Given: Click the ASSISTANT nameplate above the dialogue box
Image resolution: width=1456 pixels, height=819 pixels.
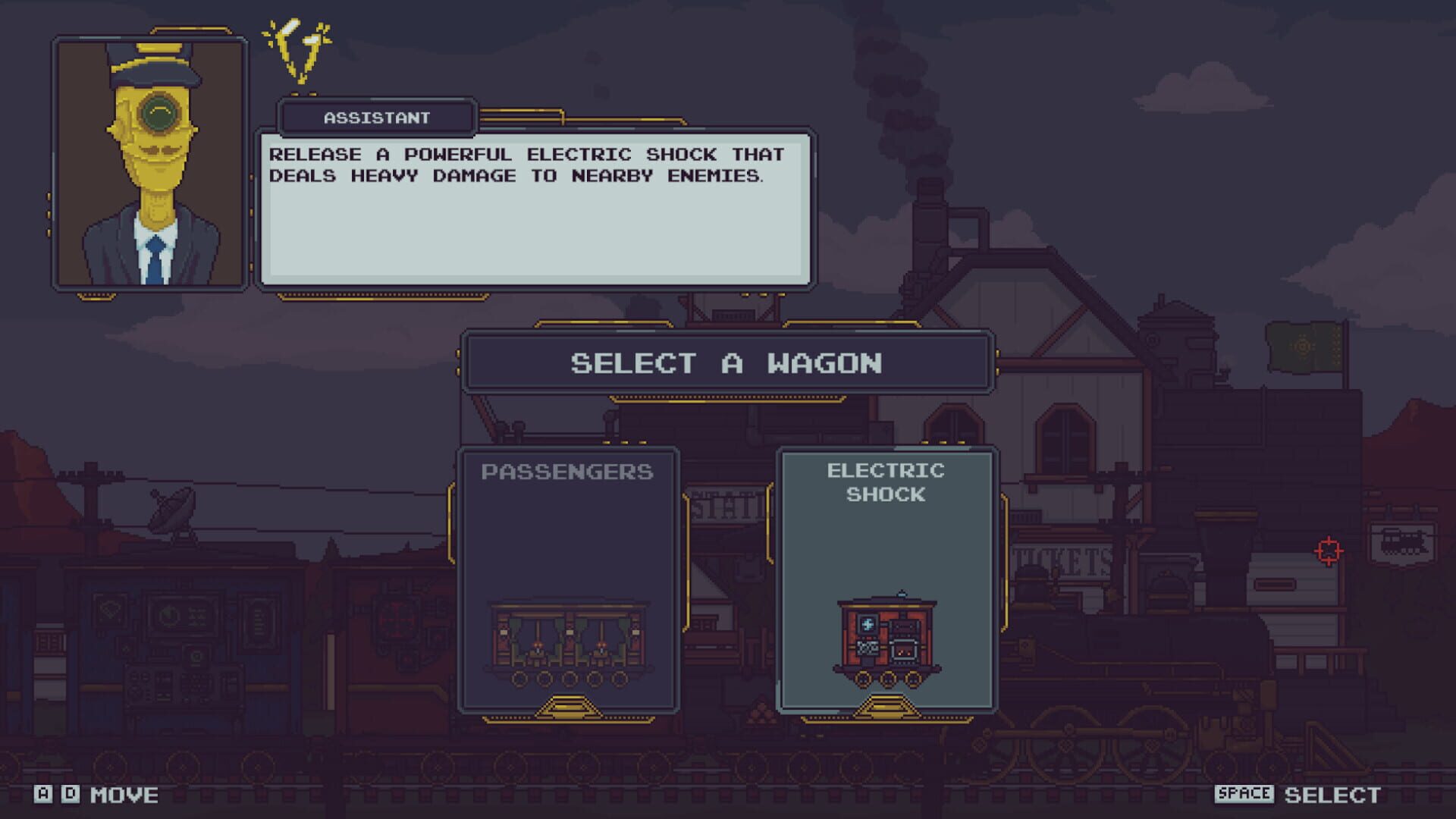Looking at the screenshot, I should coord(377,117).
